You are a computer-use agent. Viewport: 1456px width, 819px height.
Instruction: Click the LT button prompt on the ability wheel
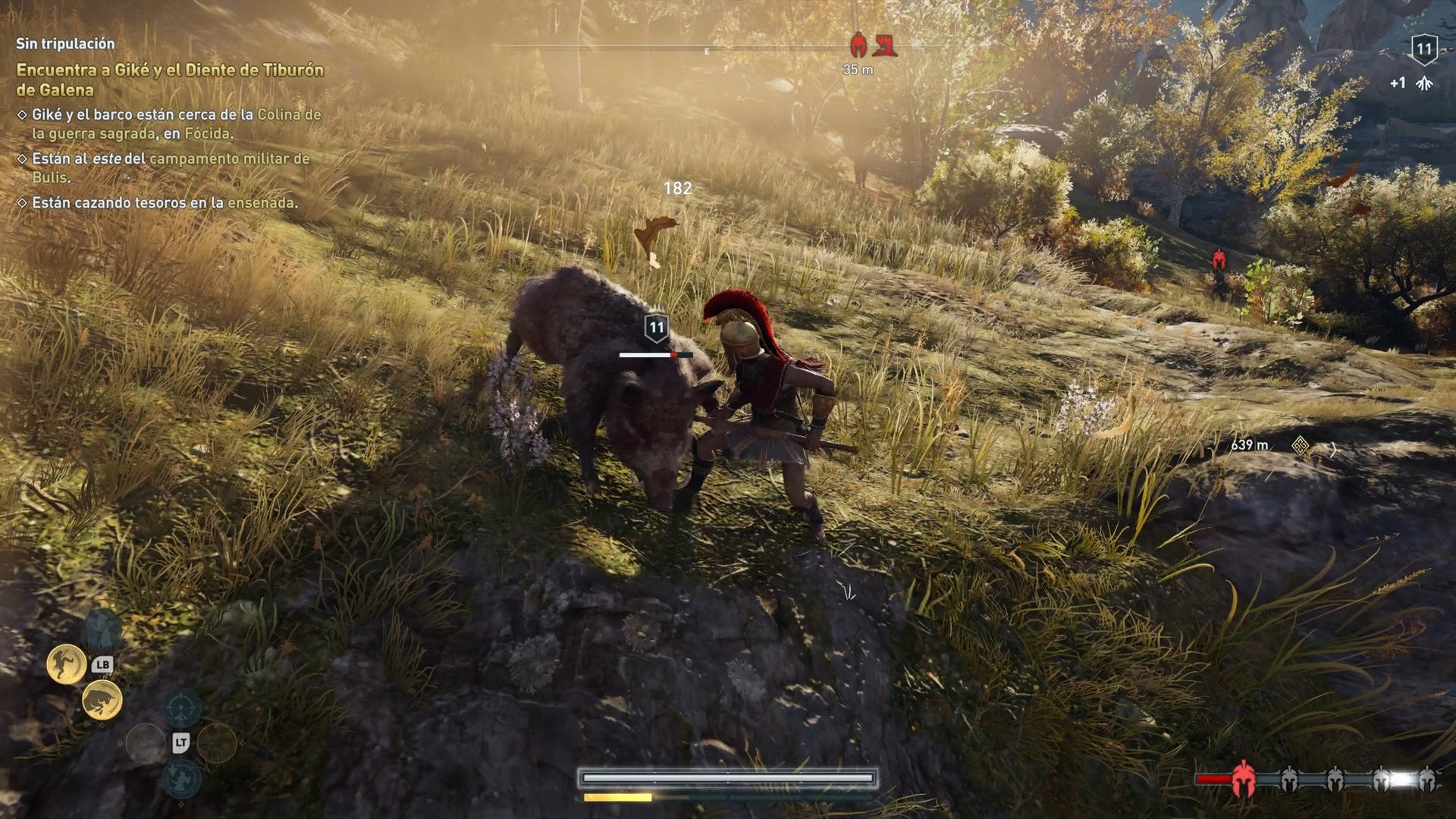pyautogui.click(x=181, y=742)
